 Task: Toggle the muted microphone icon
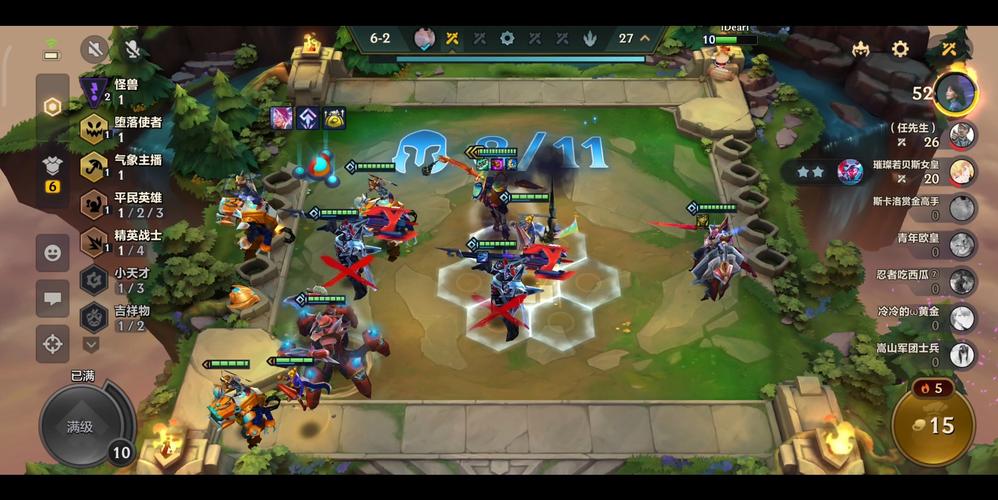click(x=133, y=48)
